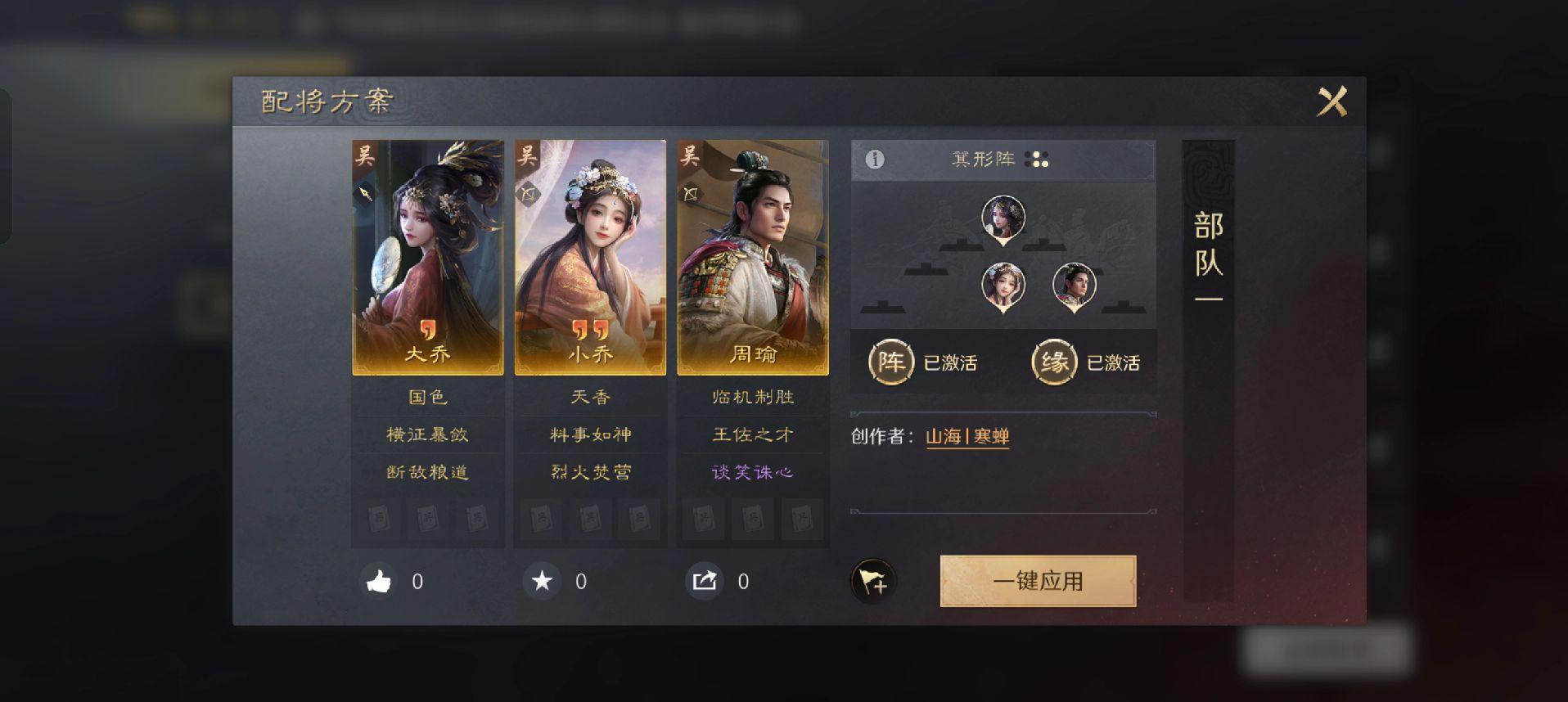View the 阵 formation bonus badge
Screen dimensions: 1568x702
pyautogui.click(x=890, y=362)
